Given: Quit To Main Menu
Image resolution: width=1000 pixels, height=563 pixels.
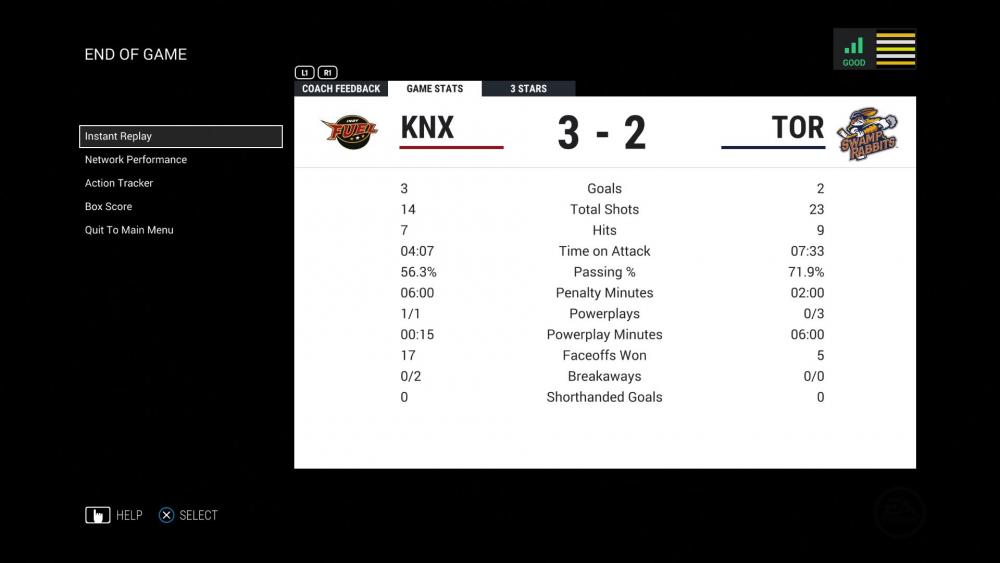Looking at the screenshot, I should pos(129,230).
